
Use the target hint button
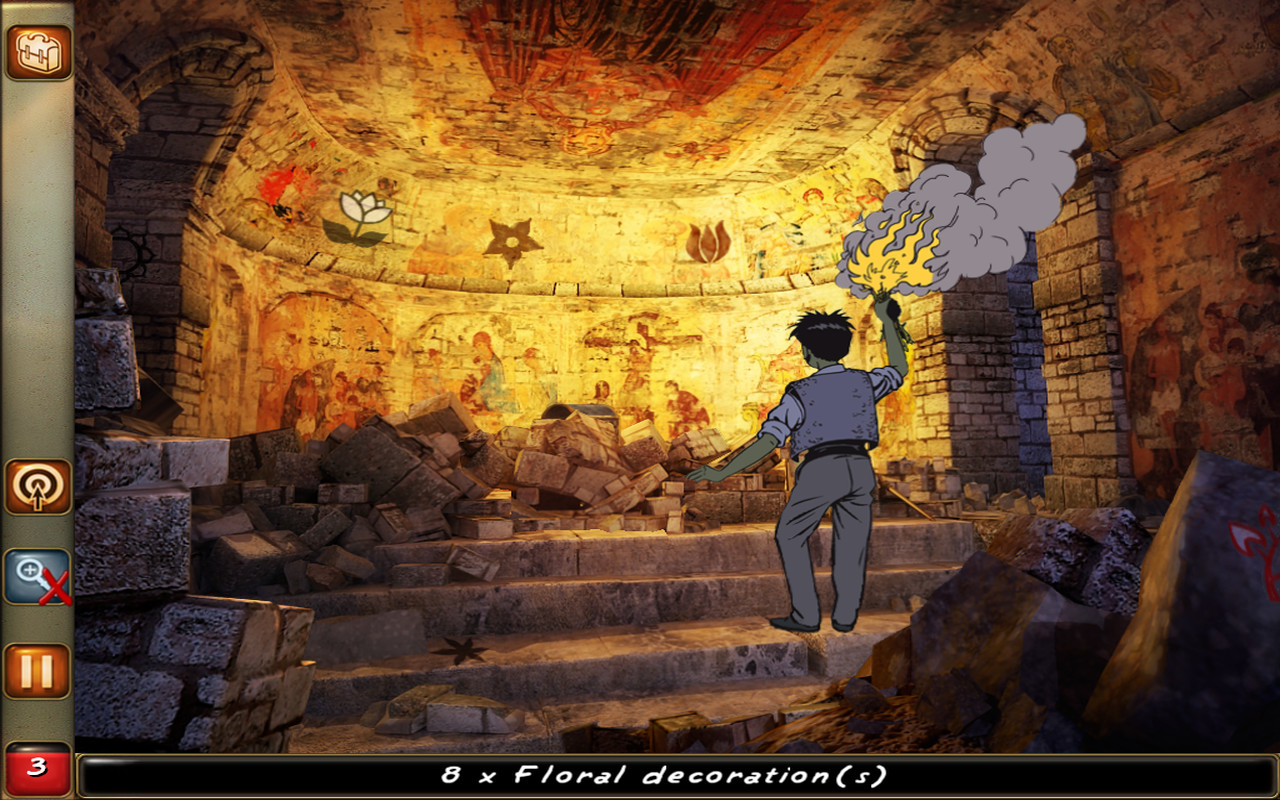tap(38, 487)
